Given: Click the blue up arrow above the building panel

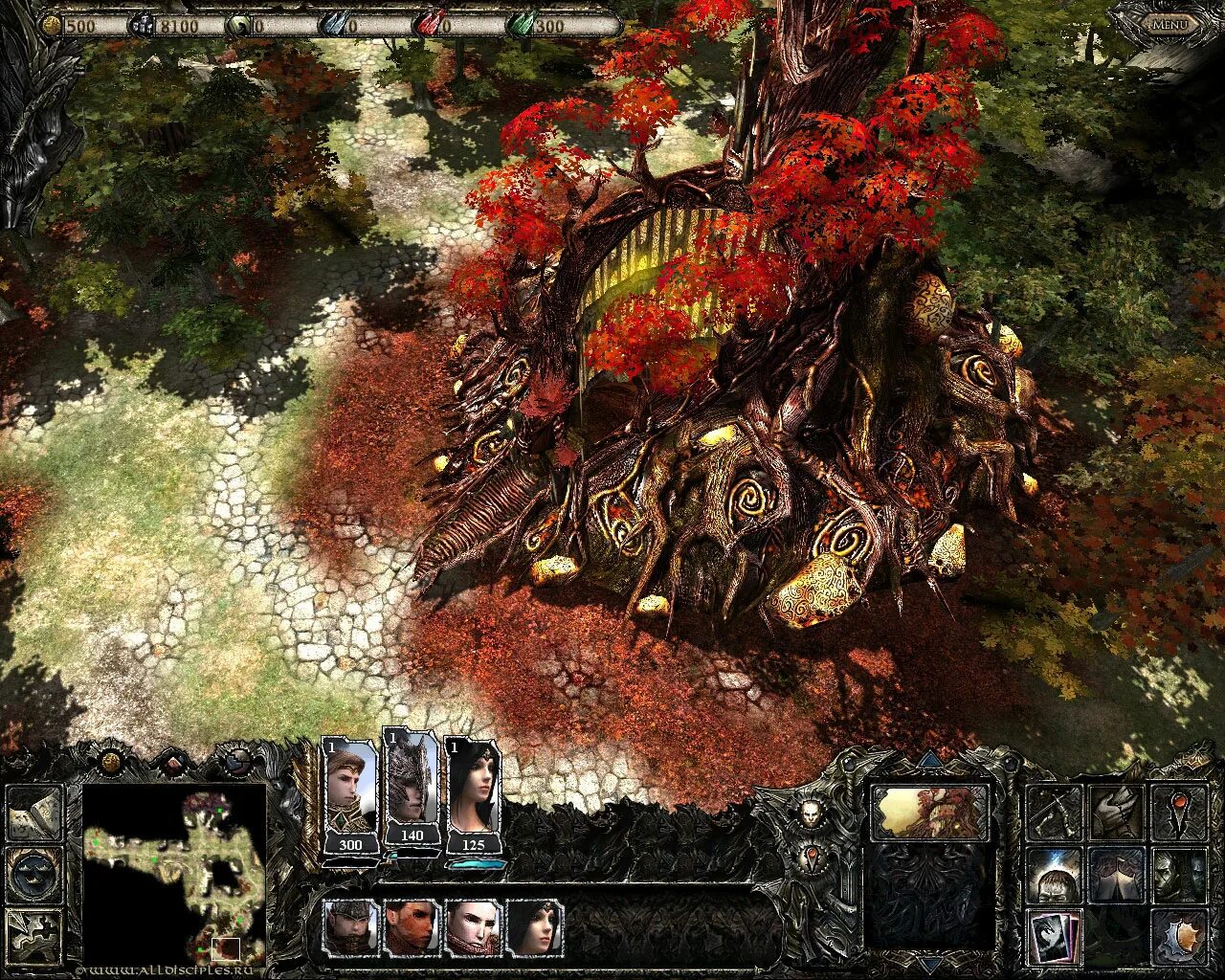Looking at the screenshot, I should (929, 762).
